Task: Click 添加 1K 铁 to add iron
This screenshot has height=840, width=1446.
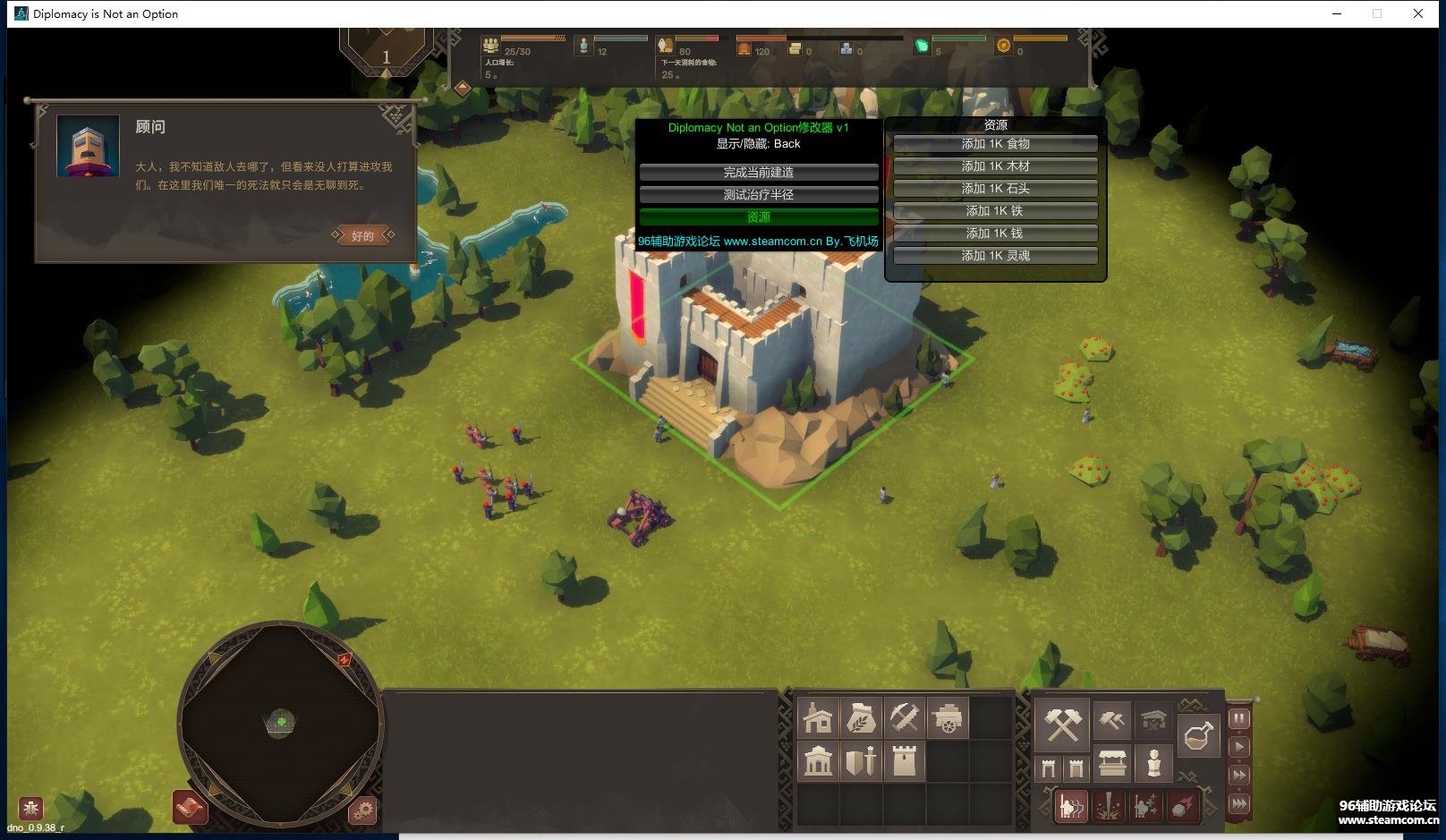Action: (x=995, y=211)
